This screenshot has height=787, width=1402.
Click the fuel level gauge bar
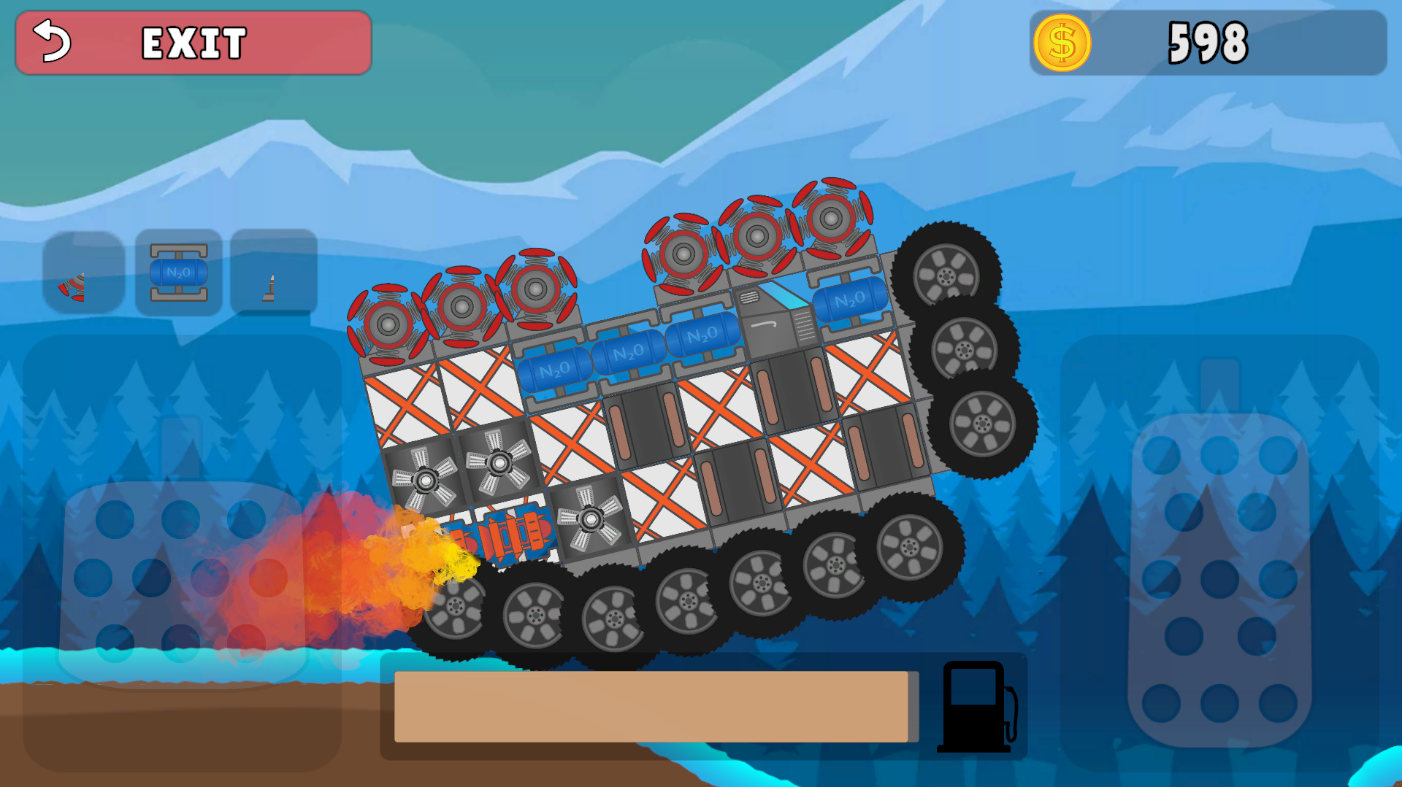(655, 705)
